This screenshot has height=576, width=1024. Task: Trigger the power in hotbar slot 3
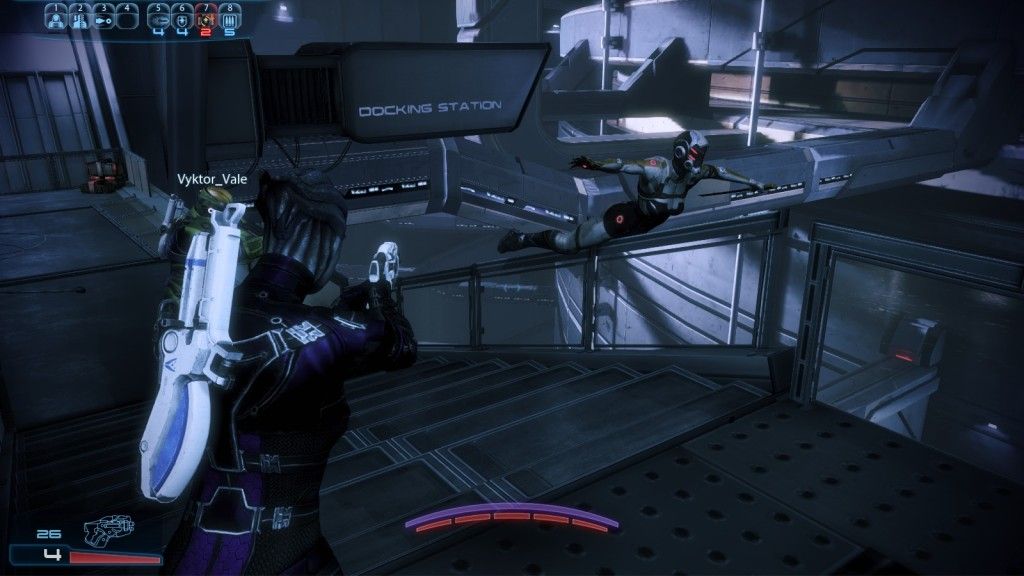(102, 18)
